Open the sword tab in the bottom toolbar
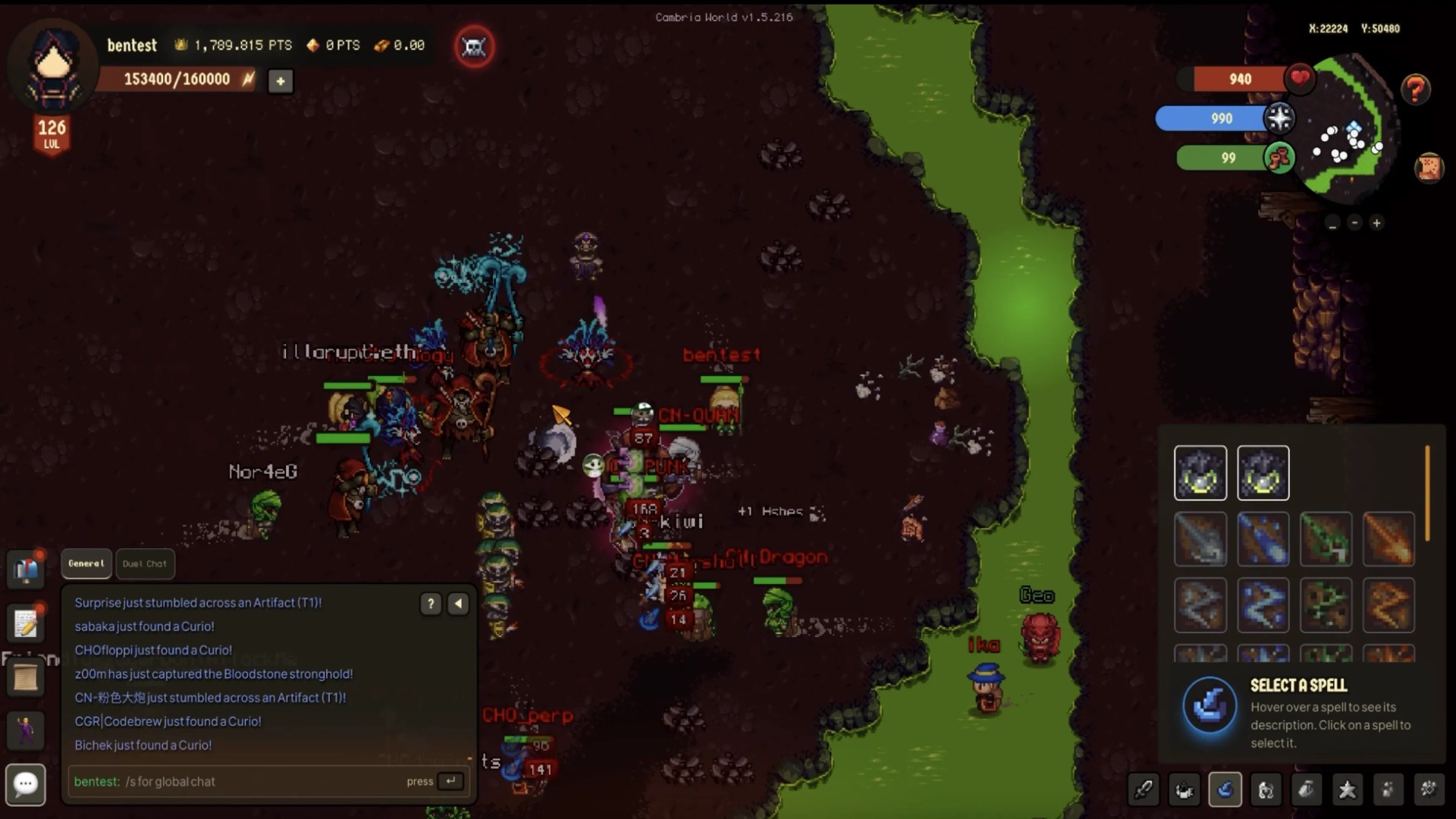 [x=1144, y=789]
